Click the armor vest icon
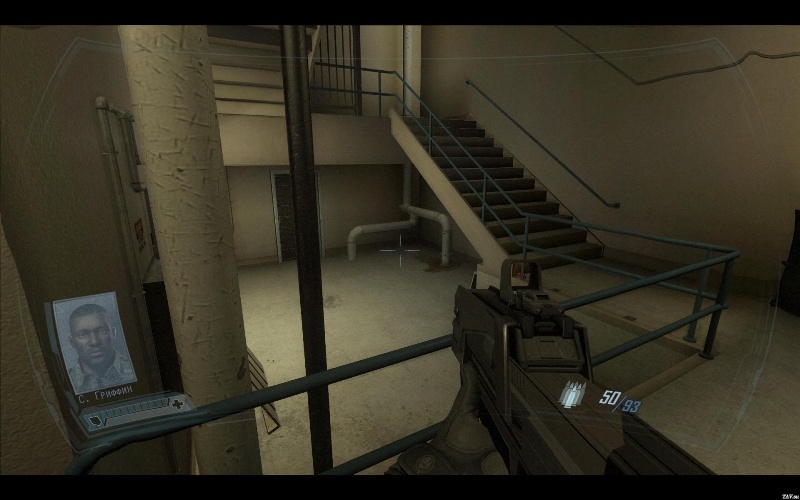The width and height of the screenshot is (800, 500). pyautogui.click(x=96, y=421)
